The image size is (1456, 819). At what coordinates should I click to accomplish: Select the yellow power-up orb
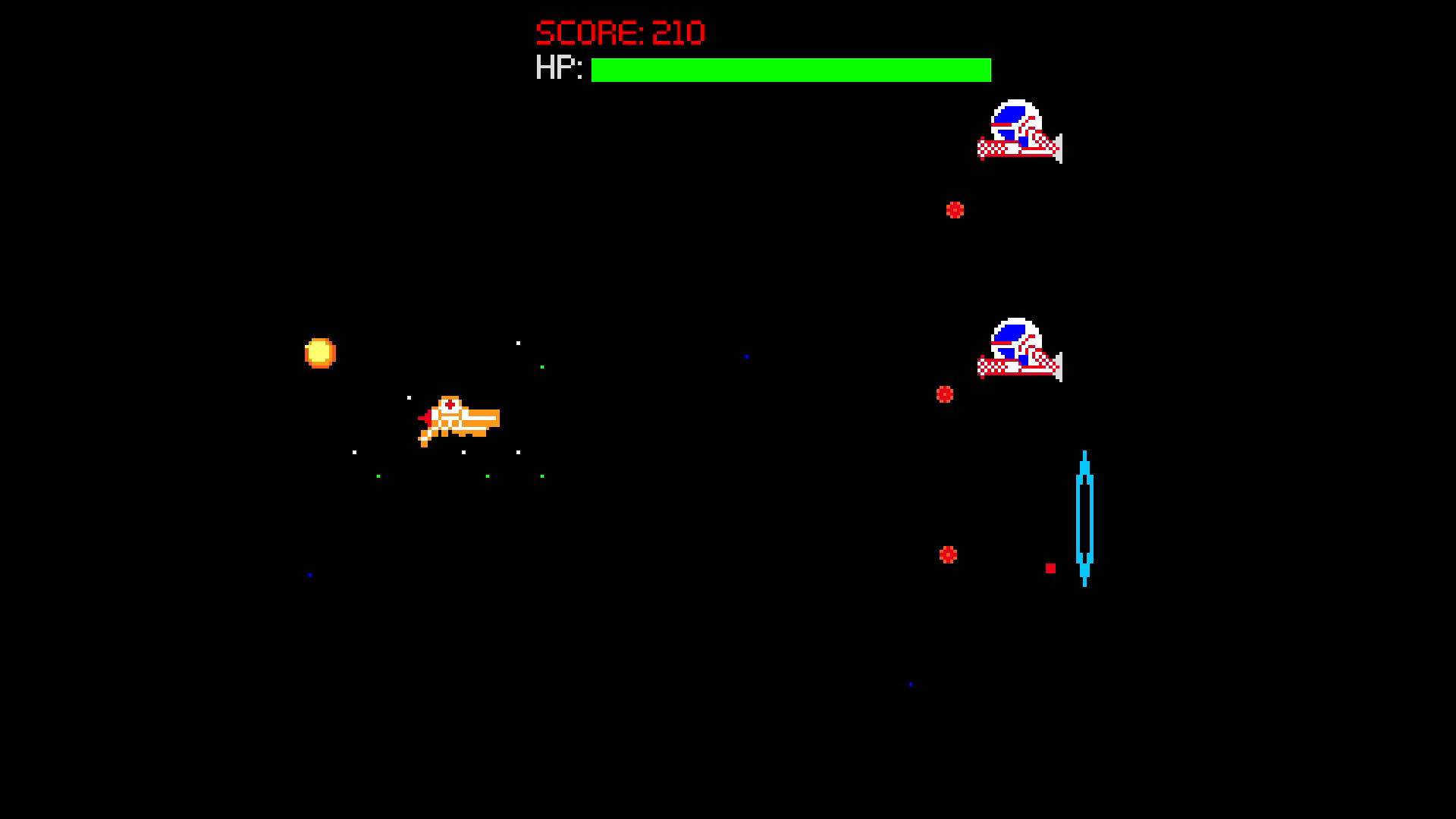(x=320, y=351)
